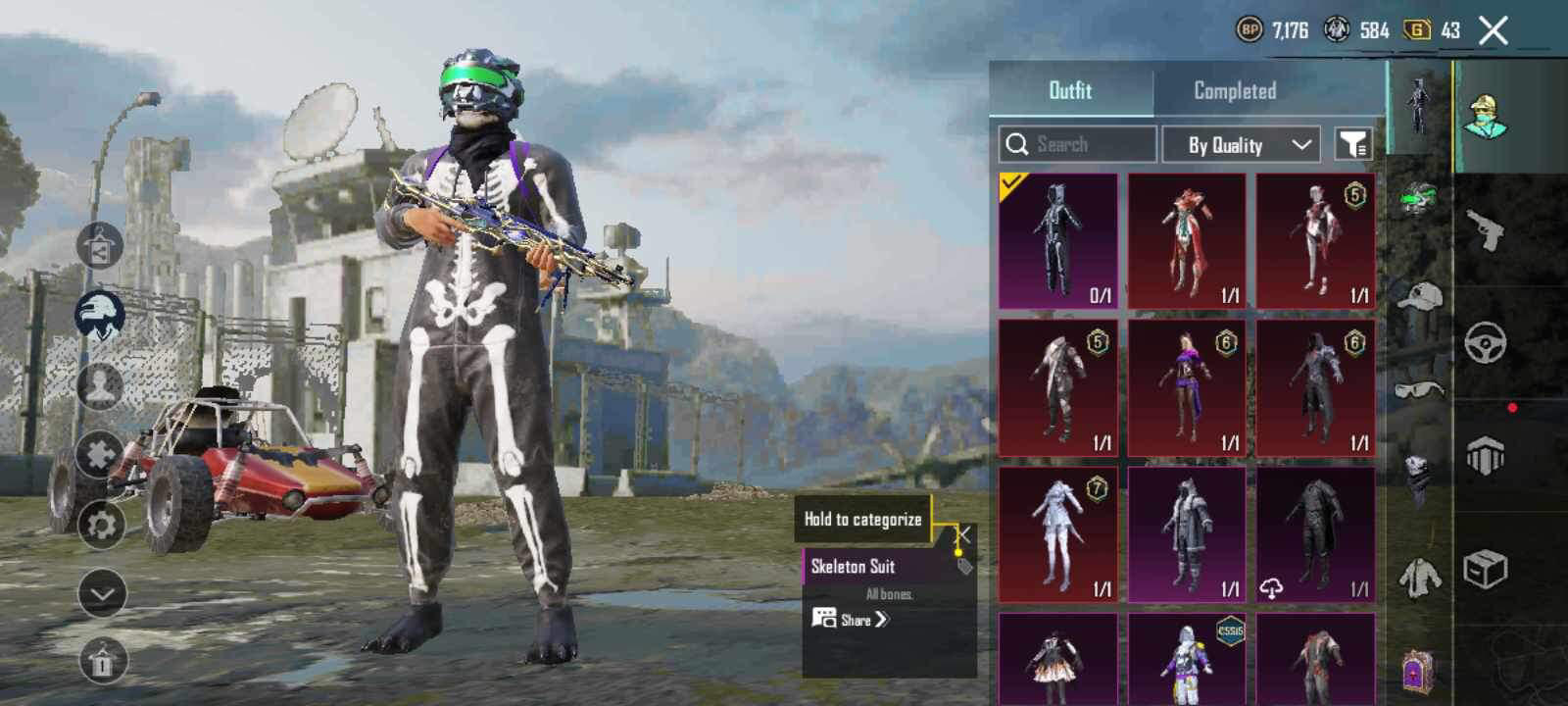Select the vehicle steering wheel category
Image resolution: width=1568 pixels, height=706 pixels.
pos(1486,339)
